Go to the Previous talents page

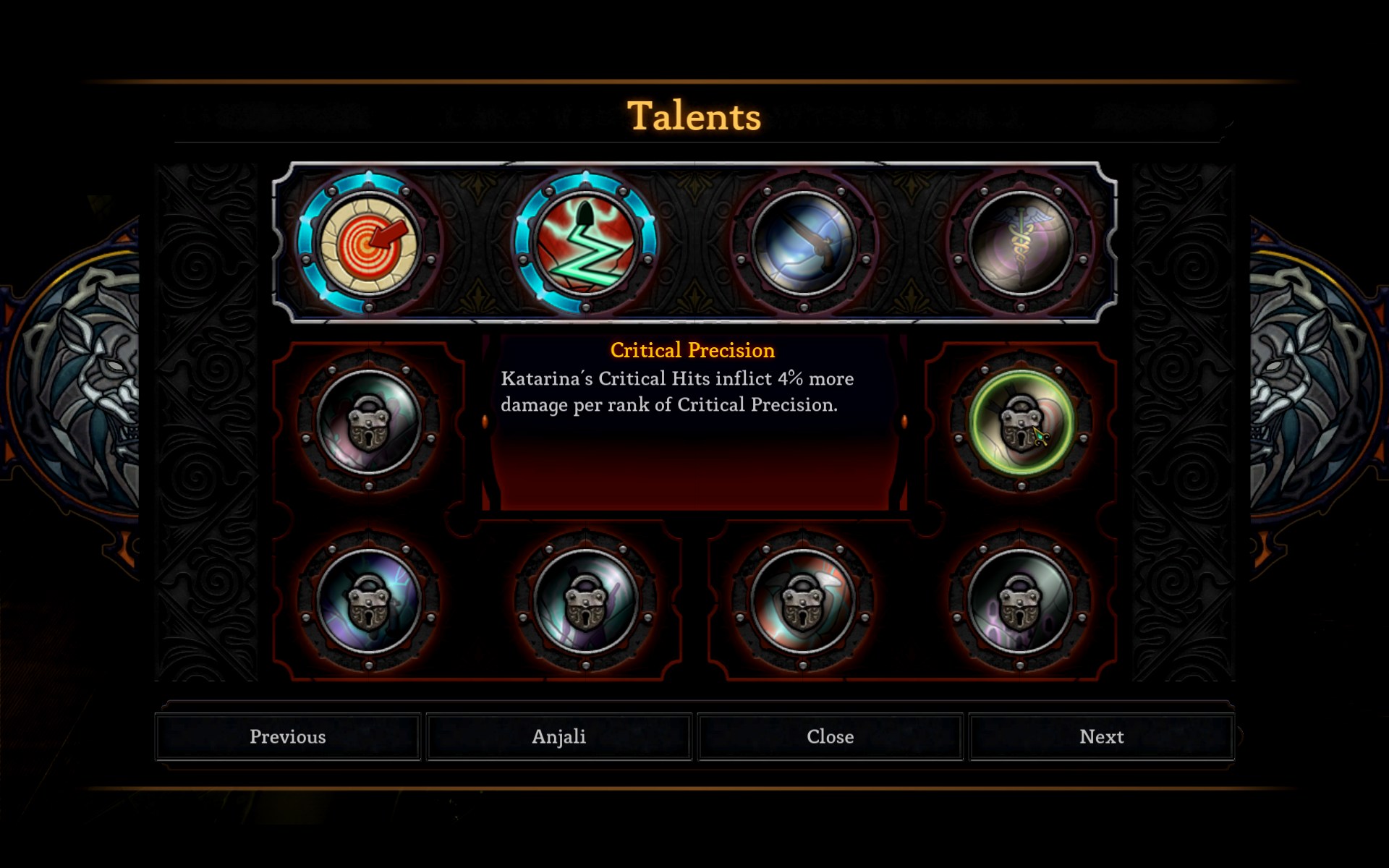tap(288, 736)
